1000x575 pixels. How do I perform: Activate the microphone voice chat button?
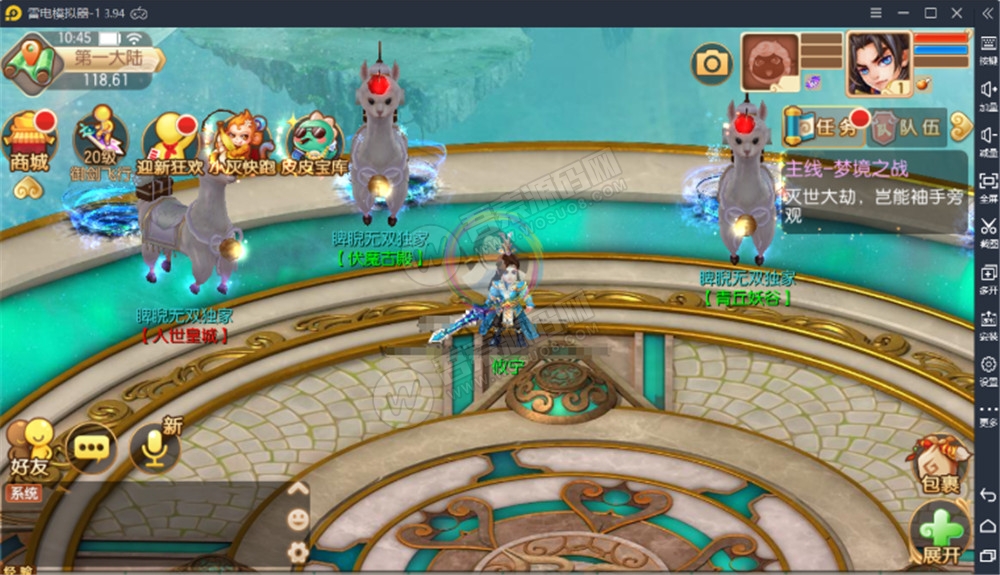pyautogui.click(x=154, y=449)
